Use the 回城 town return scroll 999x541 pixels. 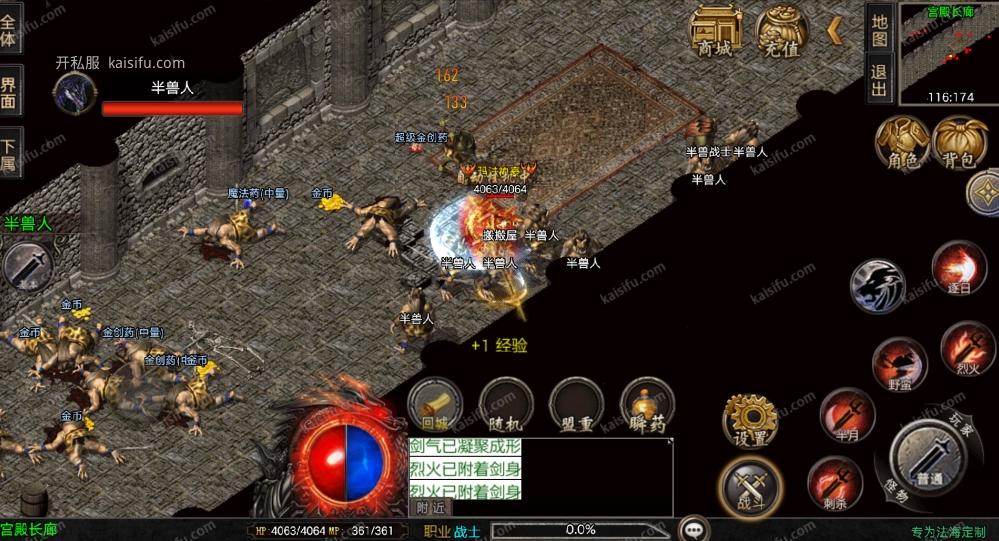436,405
